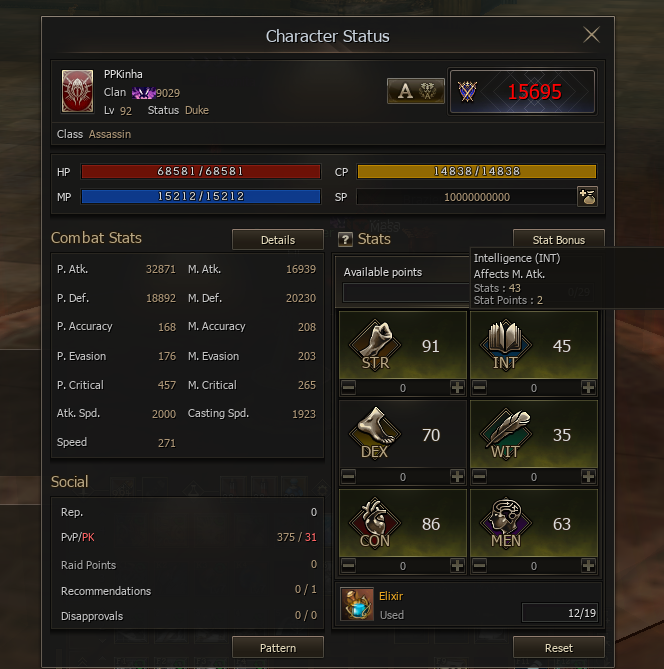Raise DEX with the plus button
This screenshot has width=664, height=669.
[457, 477]
